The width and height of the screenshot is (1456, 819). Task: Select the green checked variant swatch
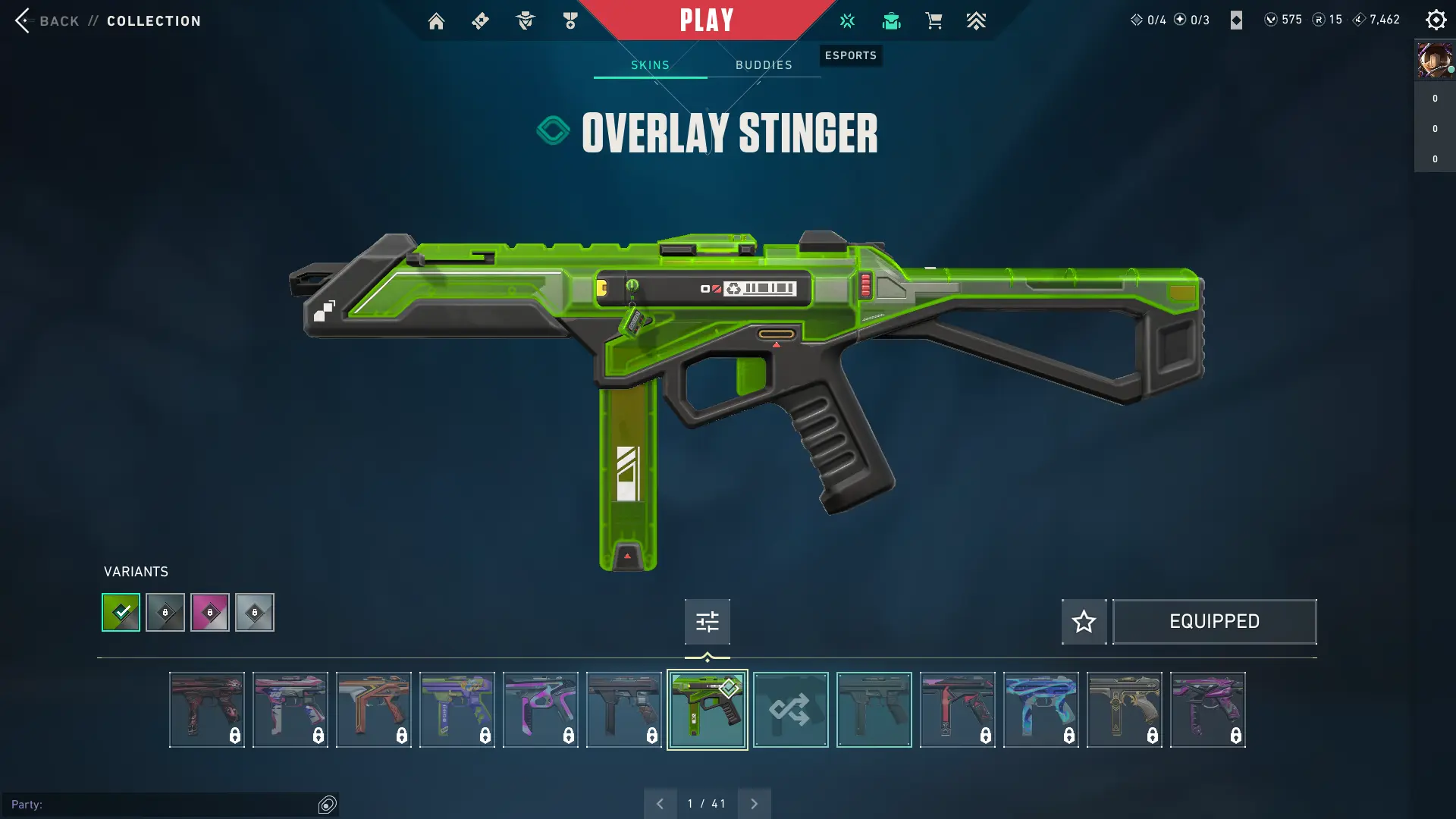point(121,612)
